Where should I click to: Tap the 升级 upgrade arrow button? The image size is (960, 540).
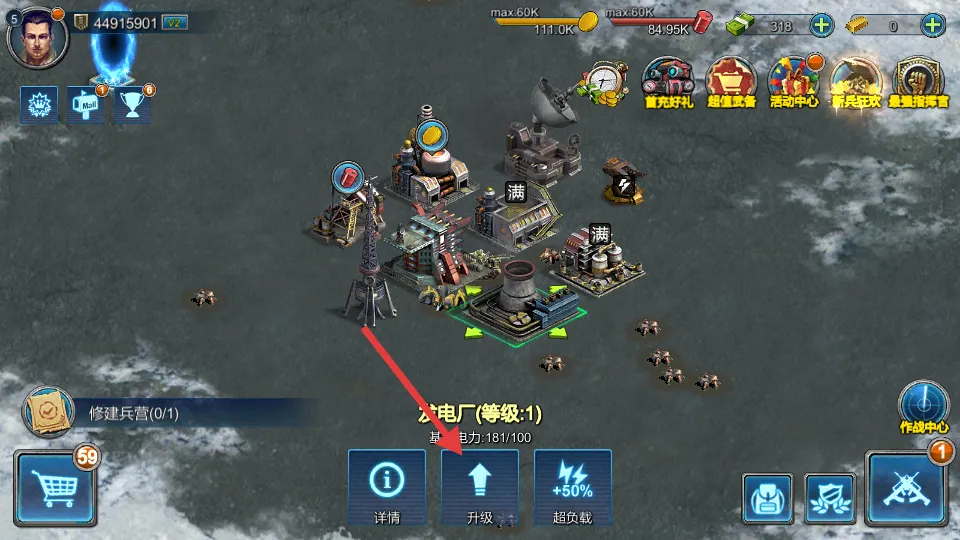click(480, 487)
